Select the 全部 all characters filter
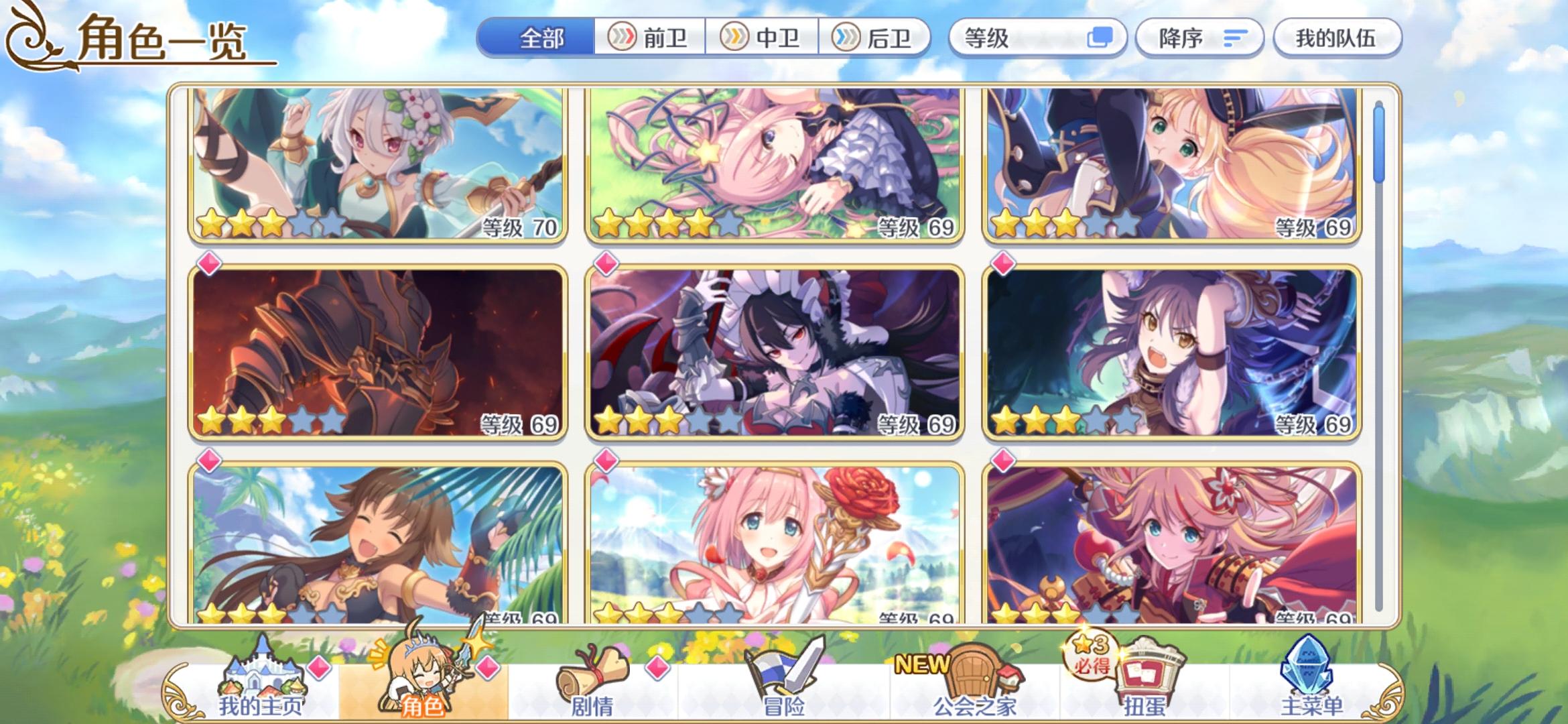This screenshot has height=724, width=1568. [x=540, y=38]
